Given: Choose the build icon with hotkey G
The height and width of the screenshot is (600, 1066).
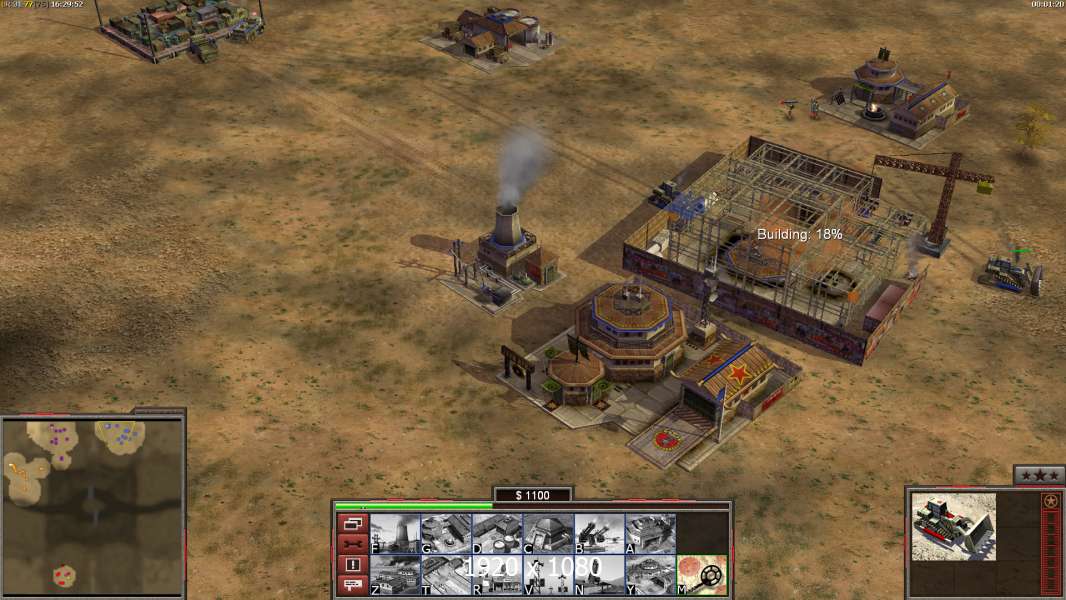Looking at the screenshot, I should (x=446, y=534).
